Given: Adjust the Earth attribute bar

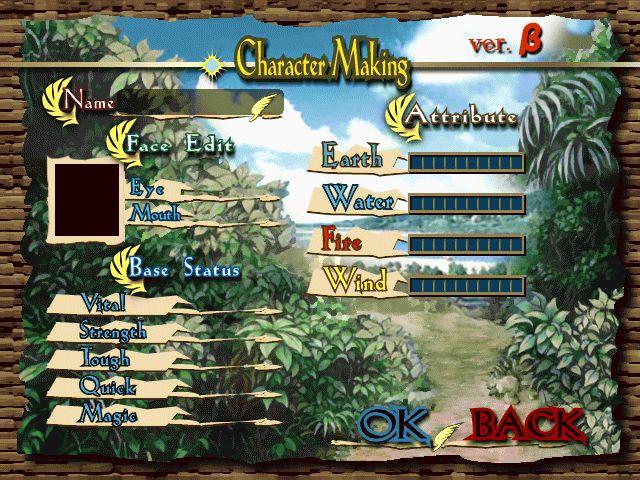Looking at the screenshot, I should 466,162.
